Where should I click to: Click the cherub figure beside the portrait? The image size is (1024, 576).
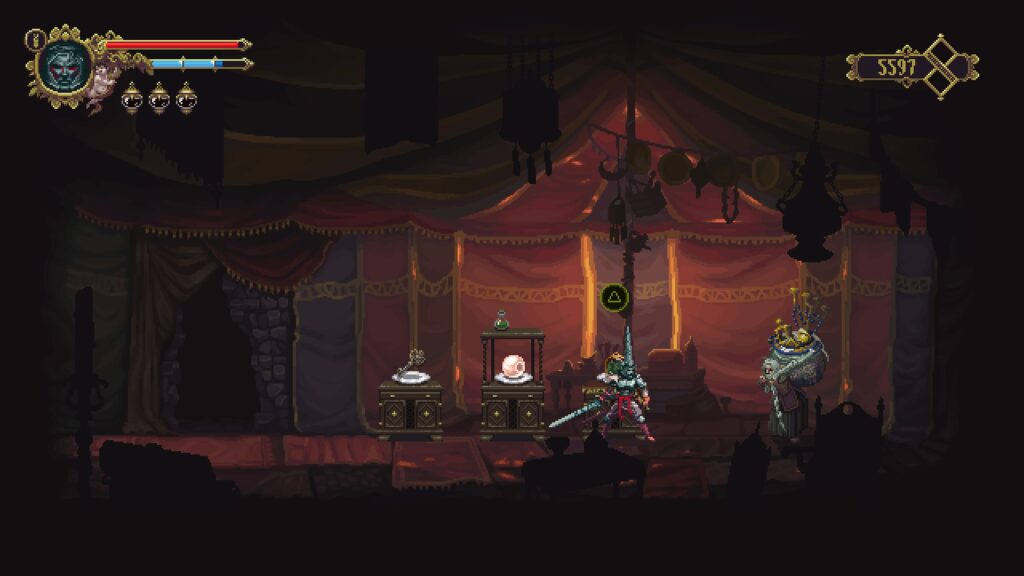[x=98, y=94]
